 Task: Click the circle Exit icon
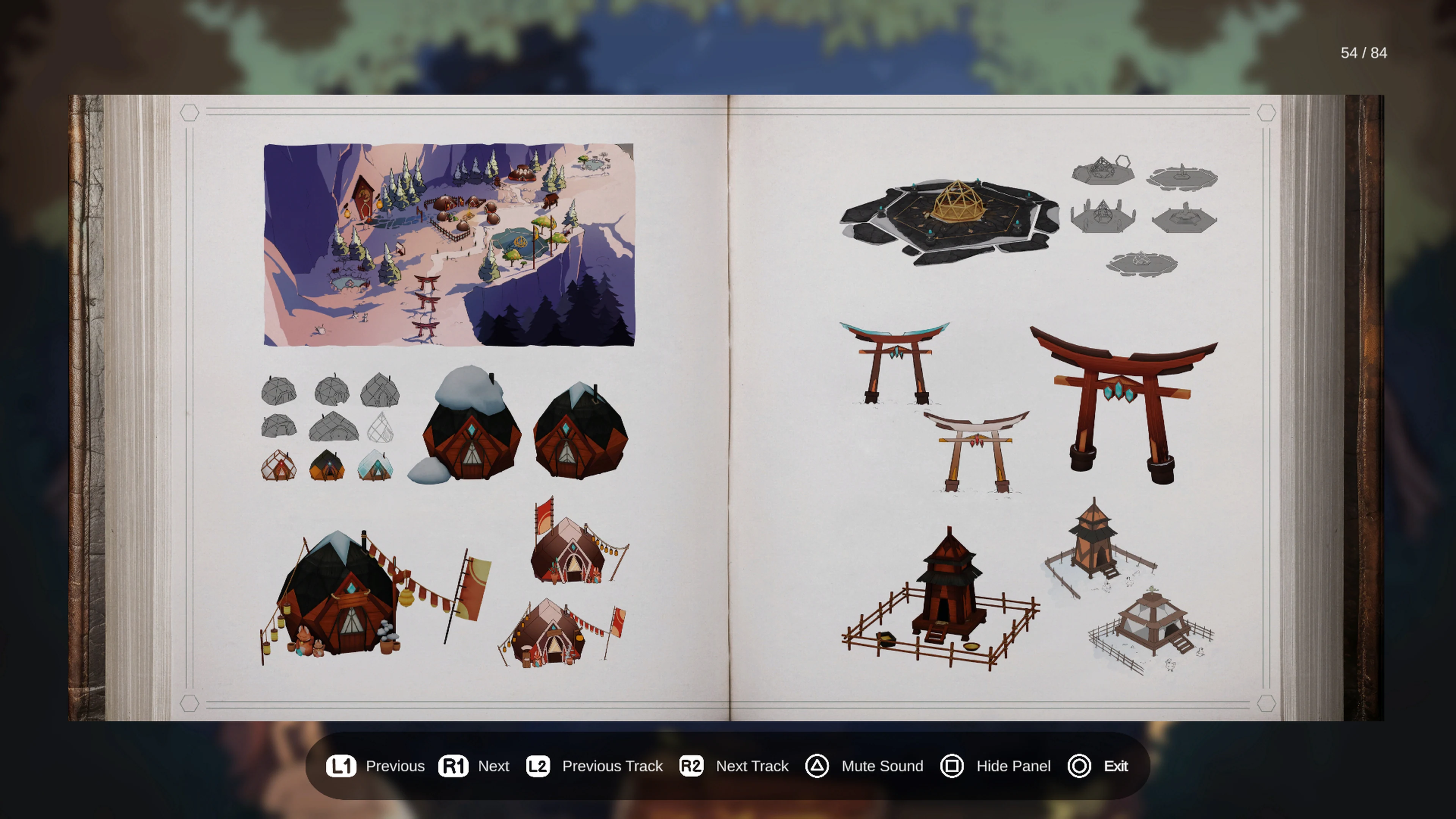tap(1079, 766)
